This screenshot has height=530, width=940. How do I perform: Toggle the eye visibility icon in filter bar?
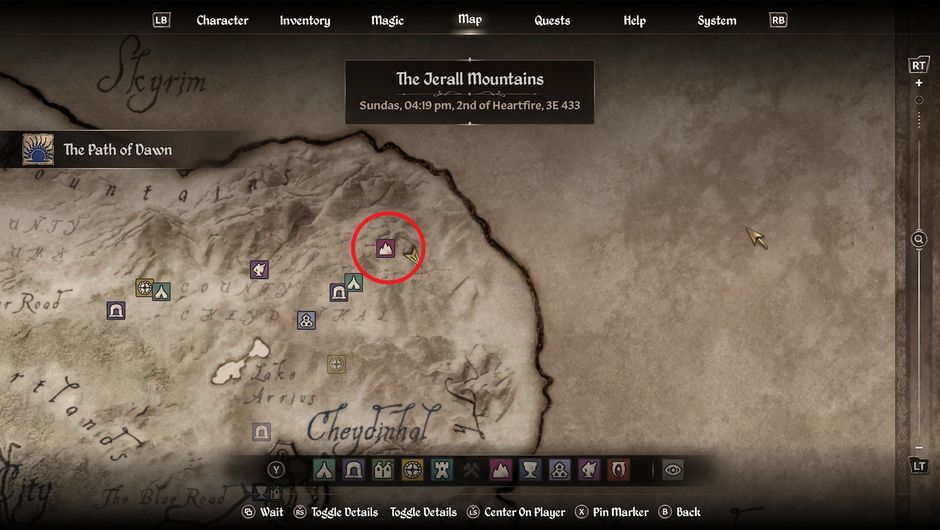[x=672, y=470]
